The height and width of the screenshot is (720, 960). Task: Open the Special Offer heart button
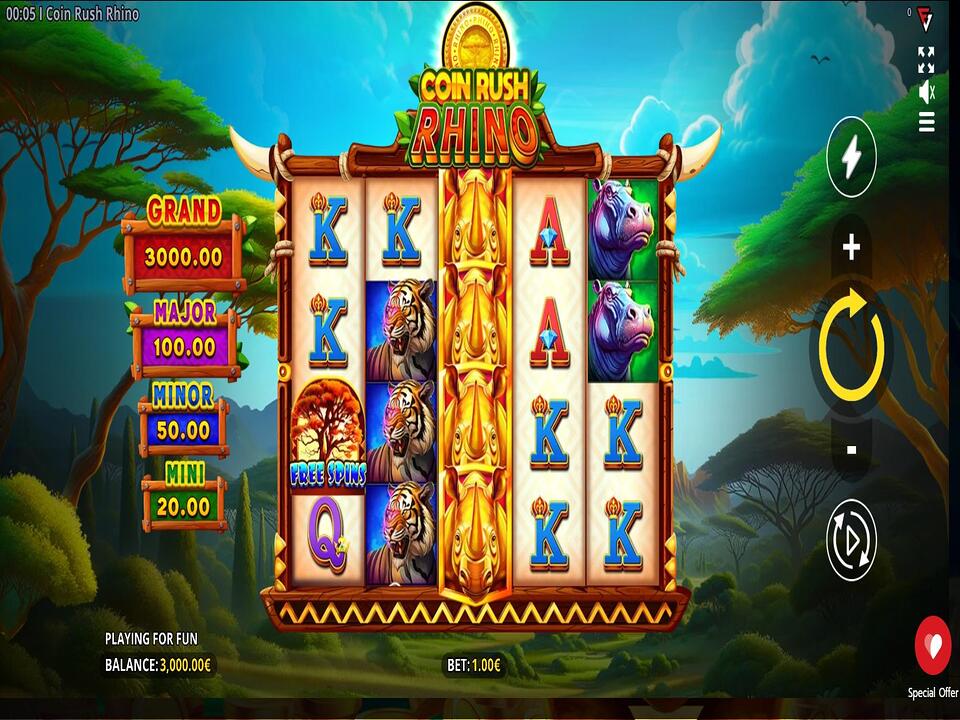(x=933, y=646)
